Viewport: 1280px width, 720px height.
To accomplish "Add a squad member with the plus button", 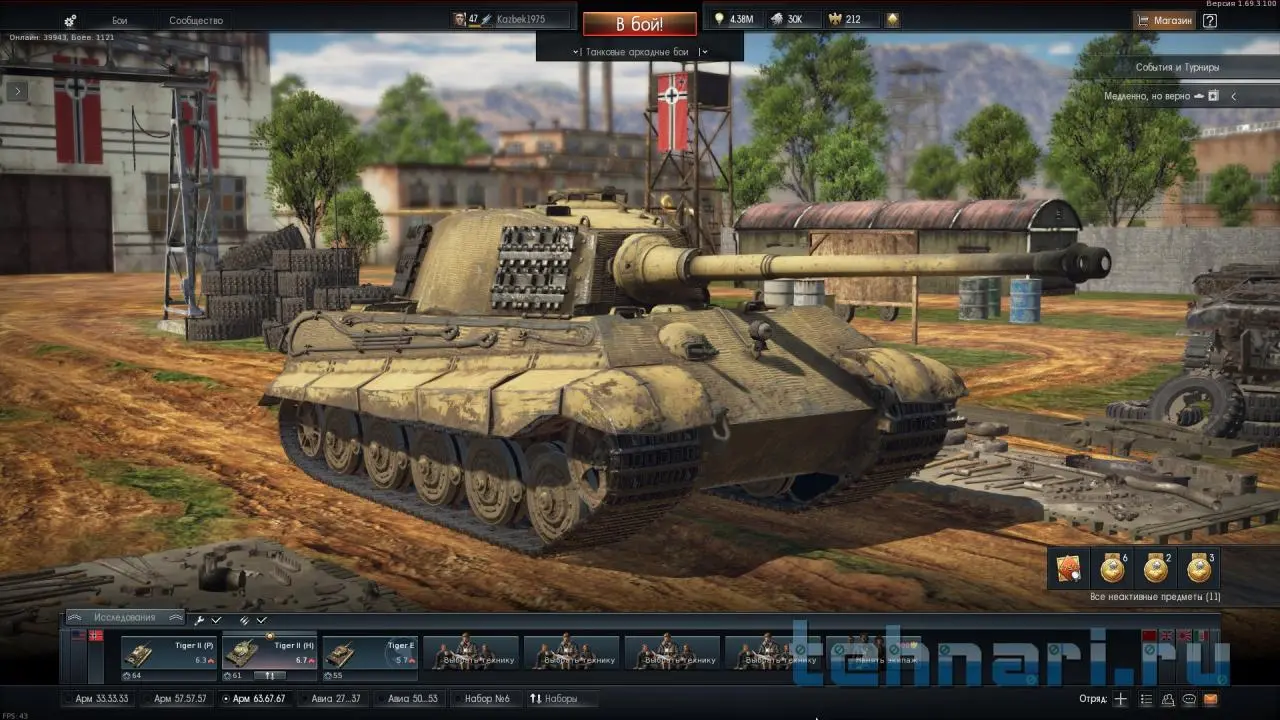I will pos(1120,699).
